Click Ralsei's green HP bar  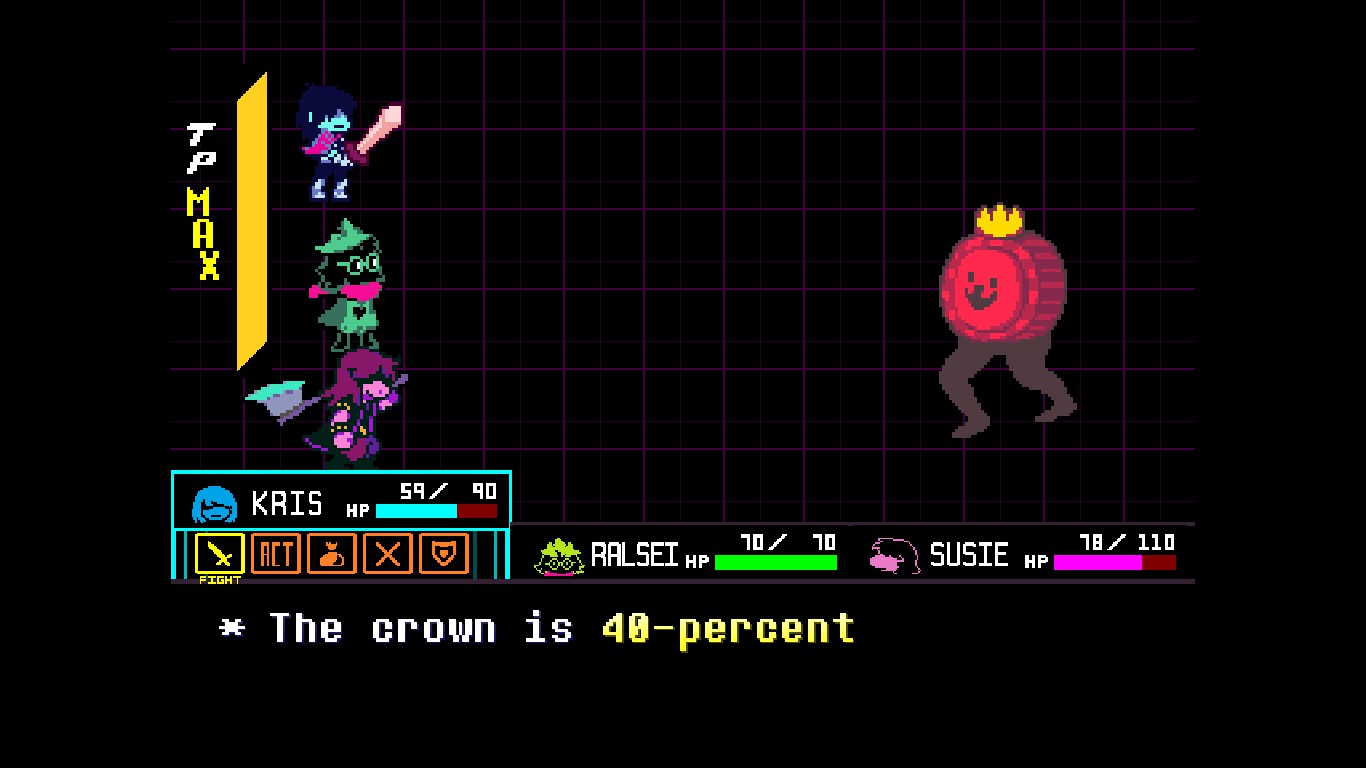pyautogui.click(x=775, y=562)
